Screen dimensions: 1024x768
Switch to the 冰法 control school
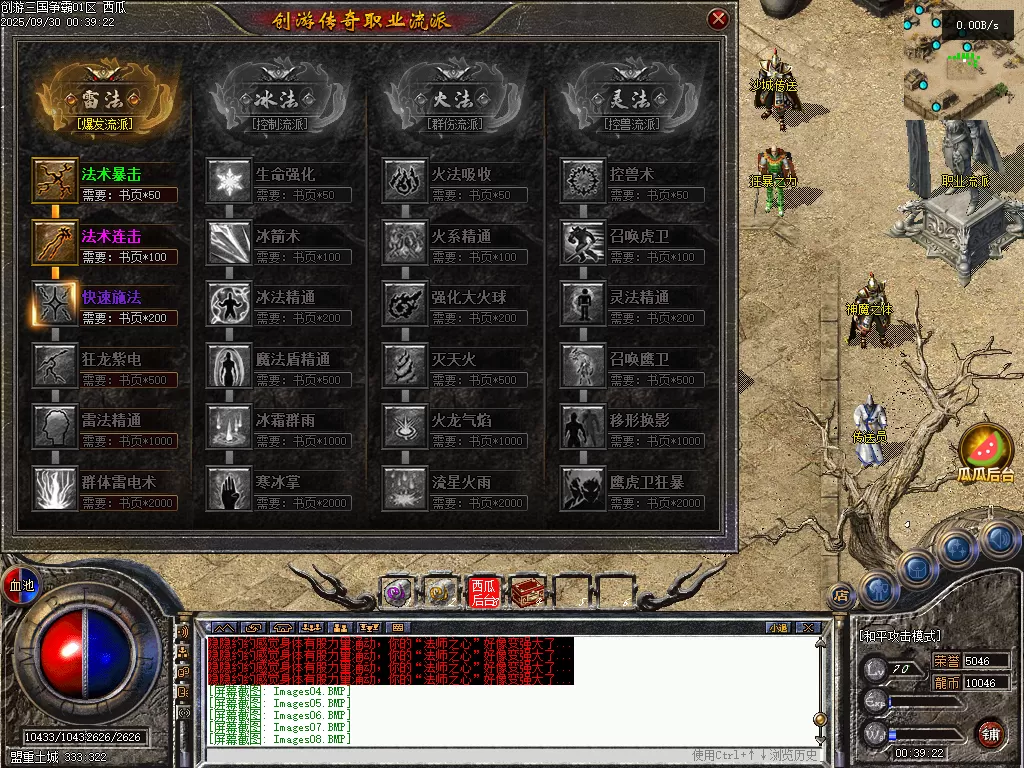pos(275,99)
